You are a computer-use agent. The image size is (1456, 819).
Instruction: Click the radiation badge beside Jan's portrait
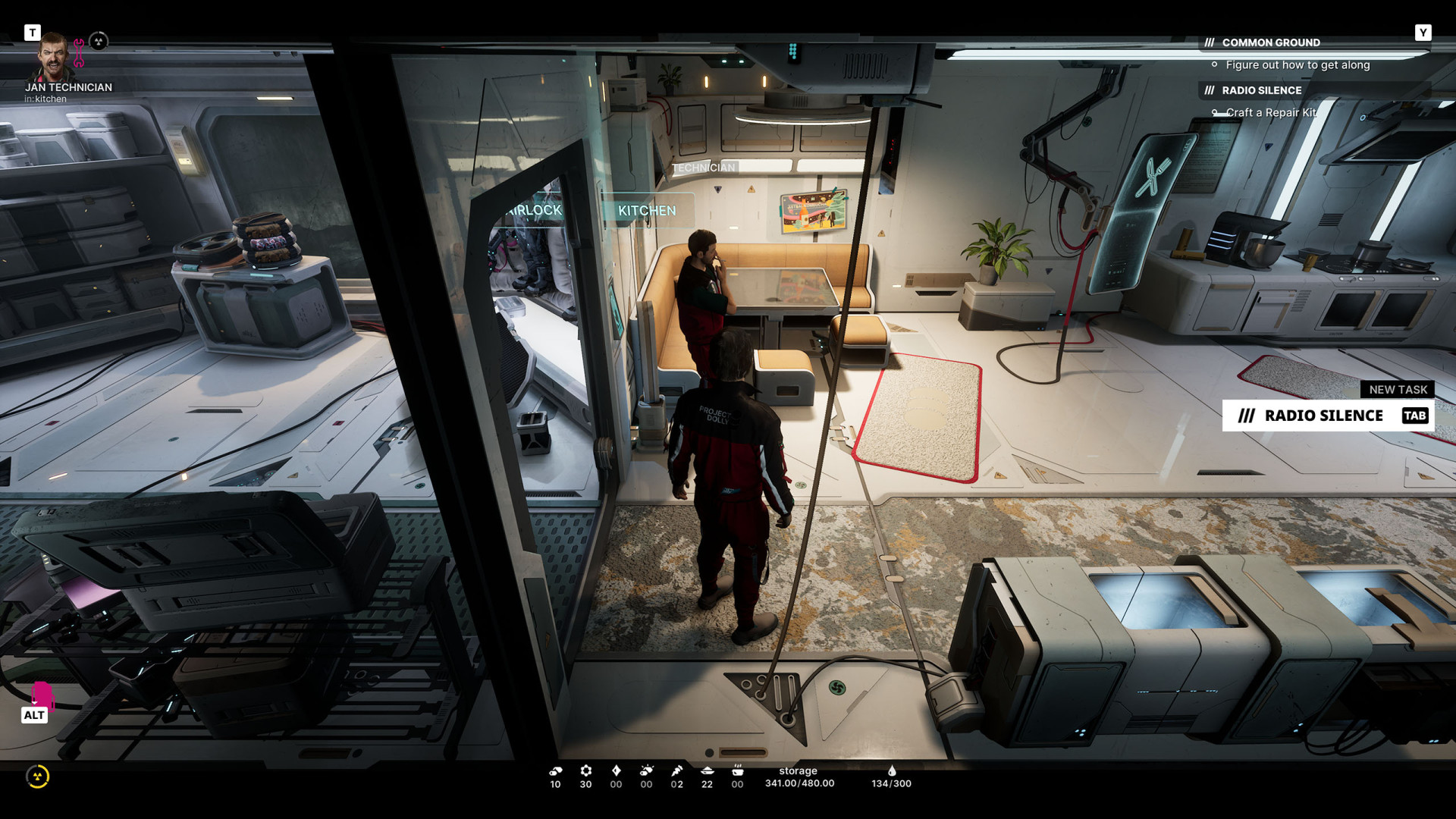tap(99, 41)
